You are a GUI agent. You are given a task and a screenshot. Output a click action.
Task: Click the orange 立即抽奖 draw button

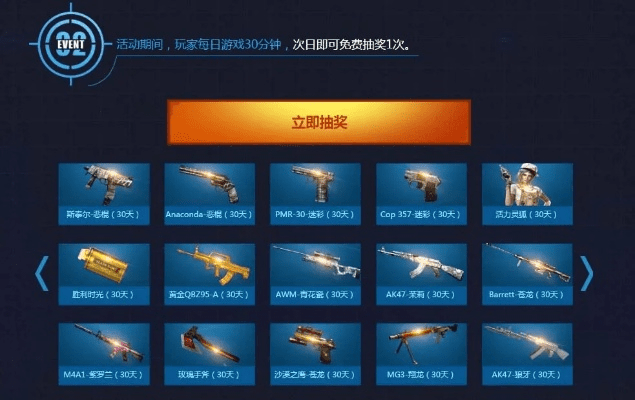[317, 122]
